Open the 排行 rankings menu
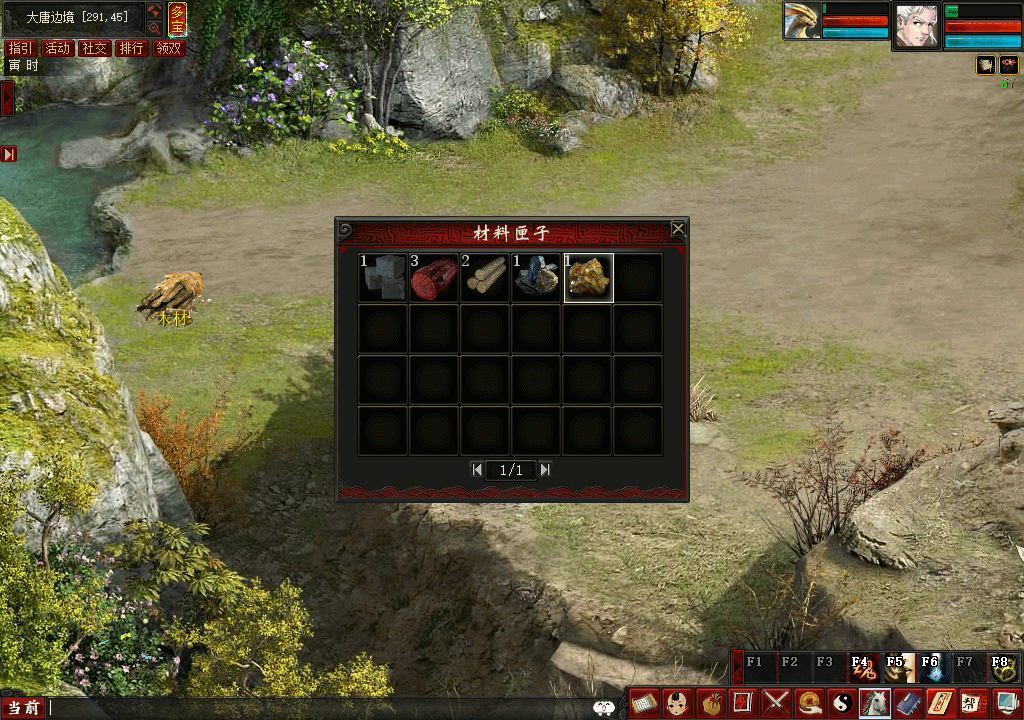The width and height of the screenshot is (1024, 720). coord(132,48)
